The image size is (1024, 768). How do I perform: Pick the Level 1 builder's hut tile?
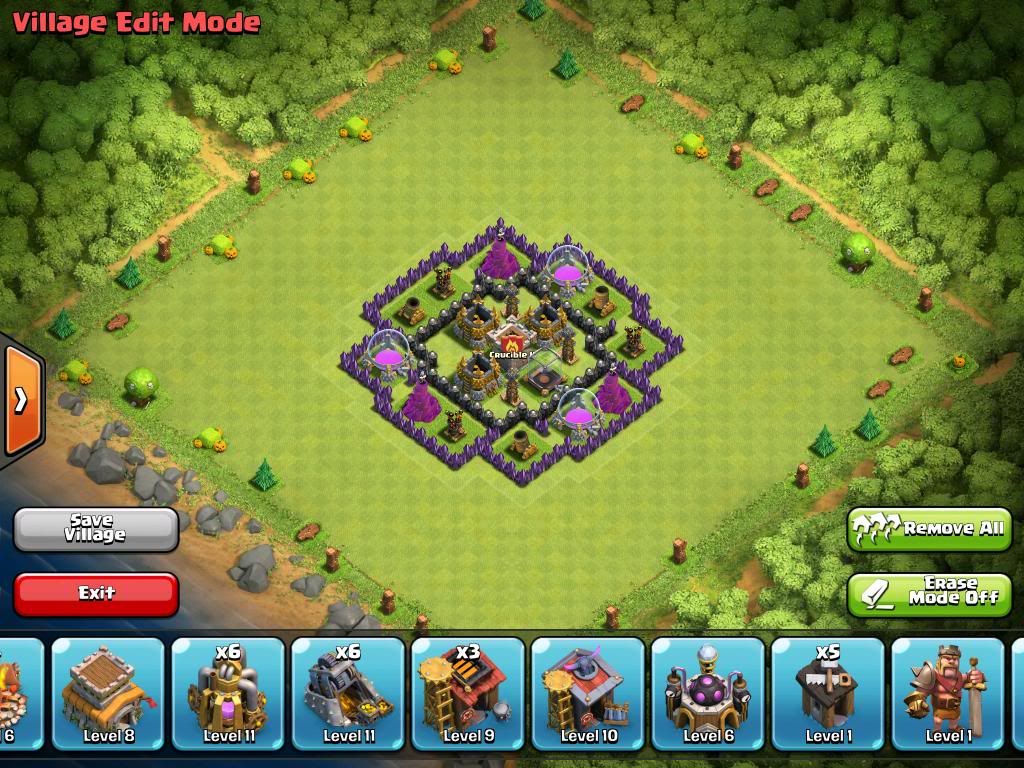[828, 692]
